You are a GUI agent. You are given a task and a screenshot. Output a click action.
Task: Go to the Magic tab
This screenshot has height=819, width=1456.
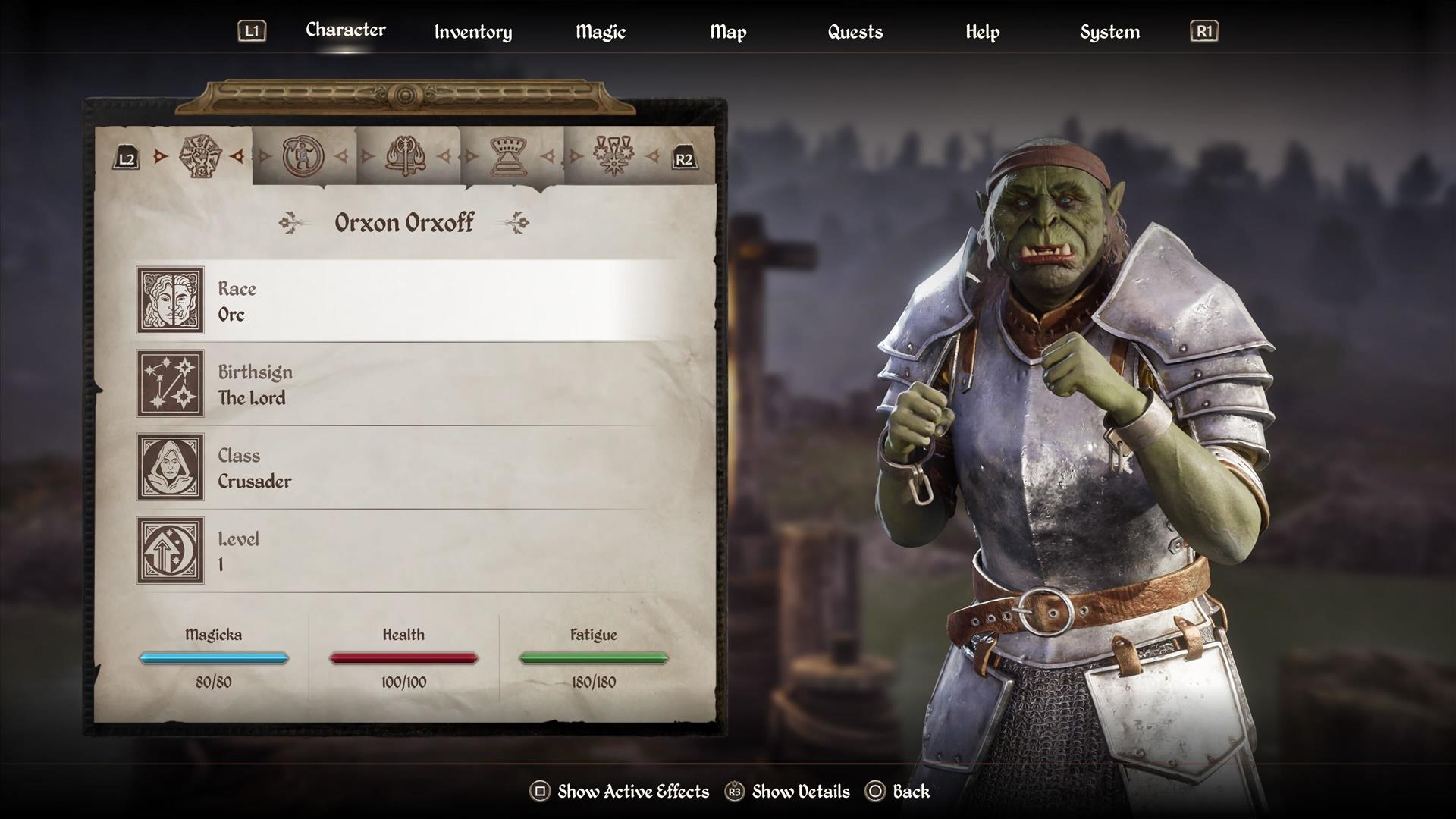tap(600, 32)
